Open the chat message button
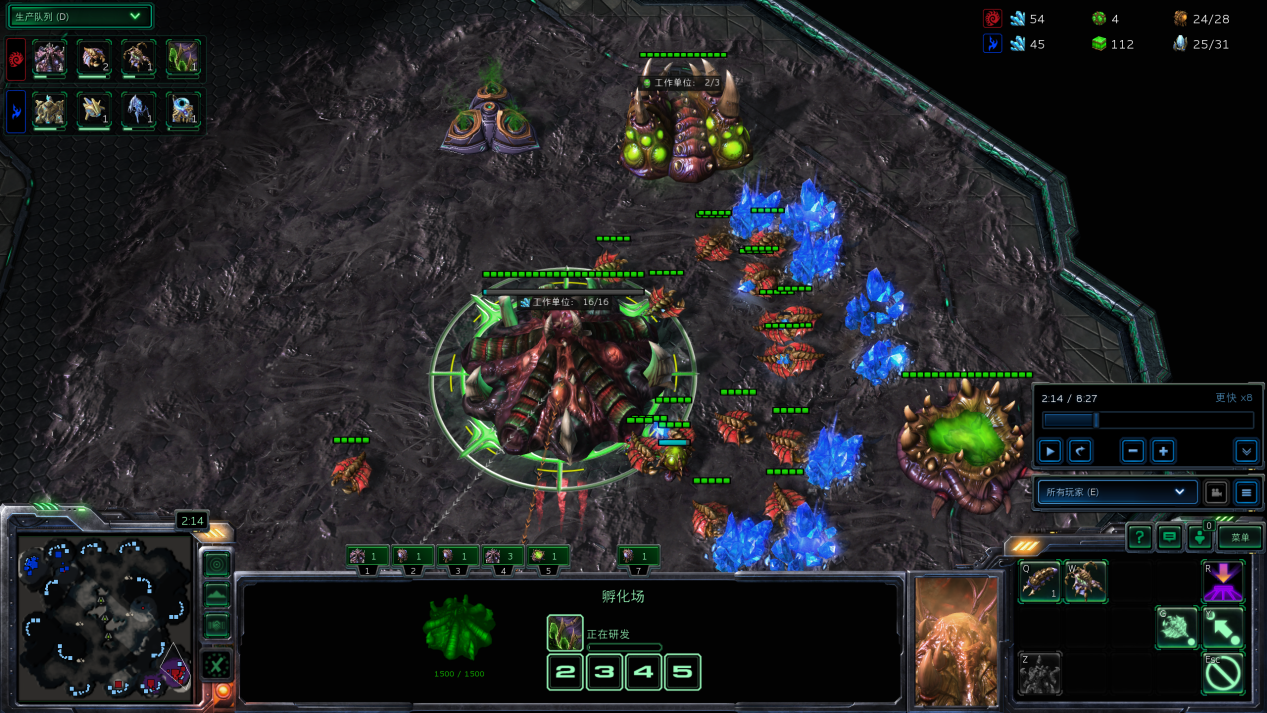Viewport: 1267px width, 713px height. coord(1169,538)
